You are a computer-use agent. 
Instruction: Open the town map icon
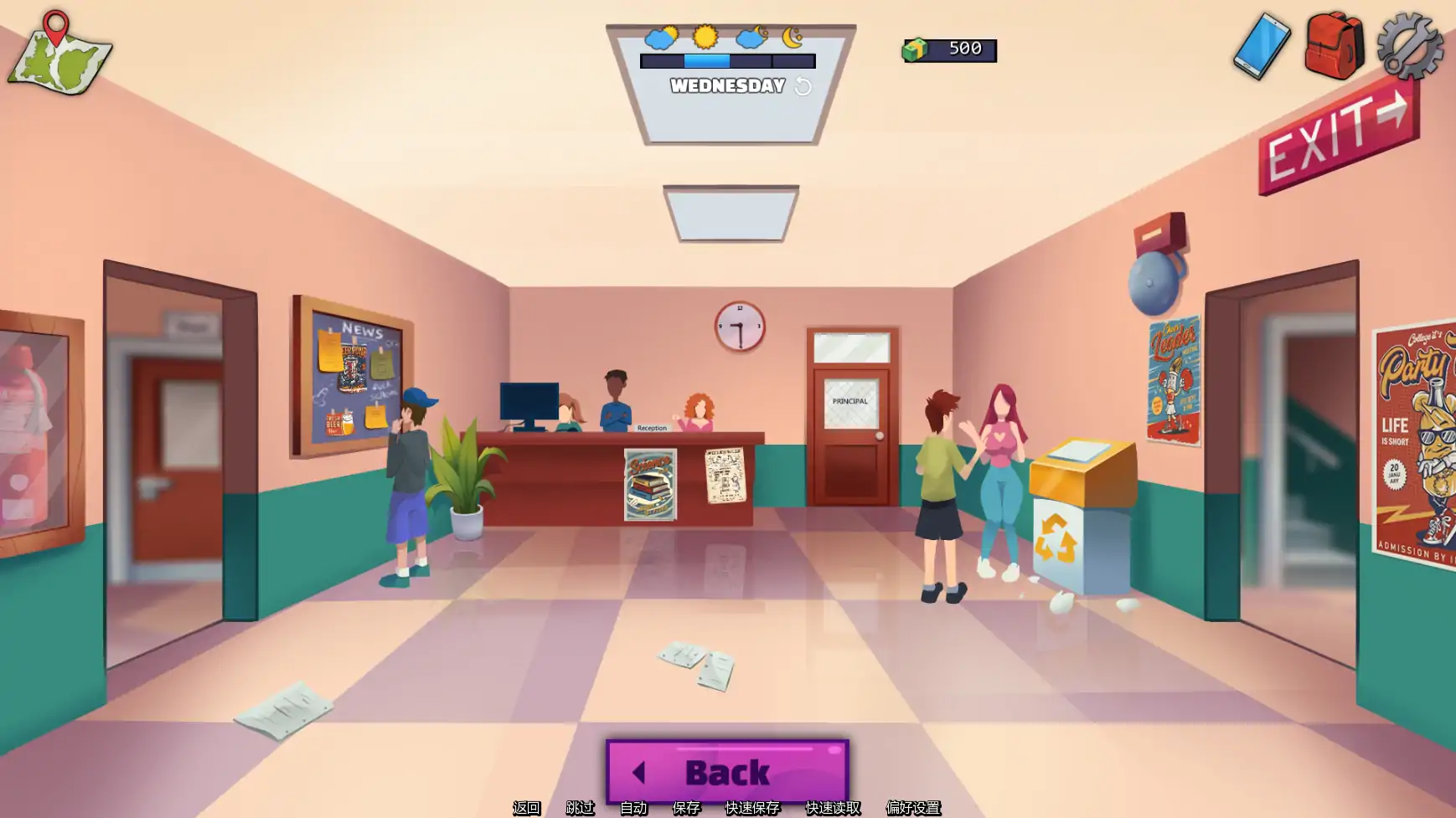pos(59,55)
